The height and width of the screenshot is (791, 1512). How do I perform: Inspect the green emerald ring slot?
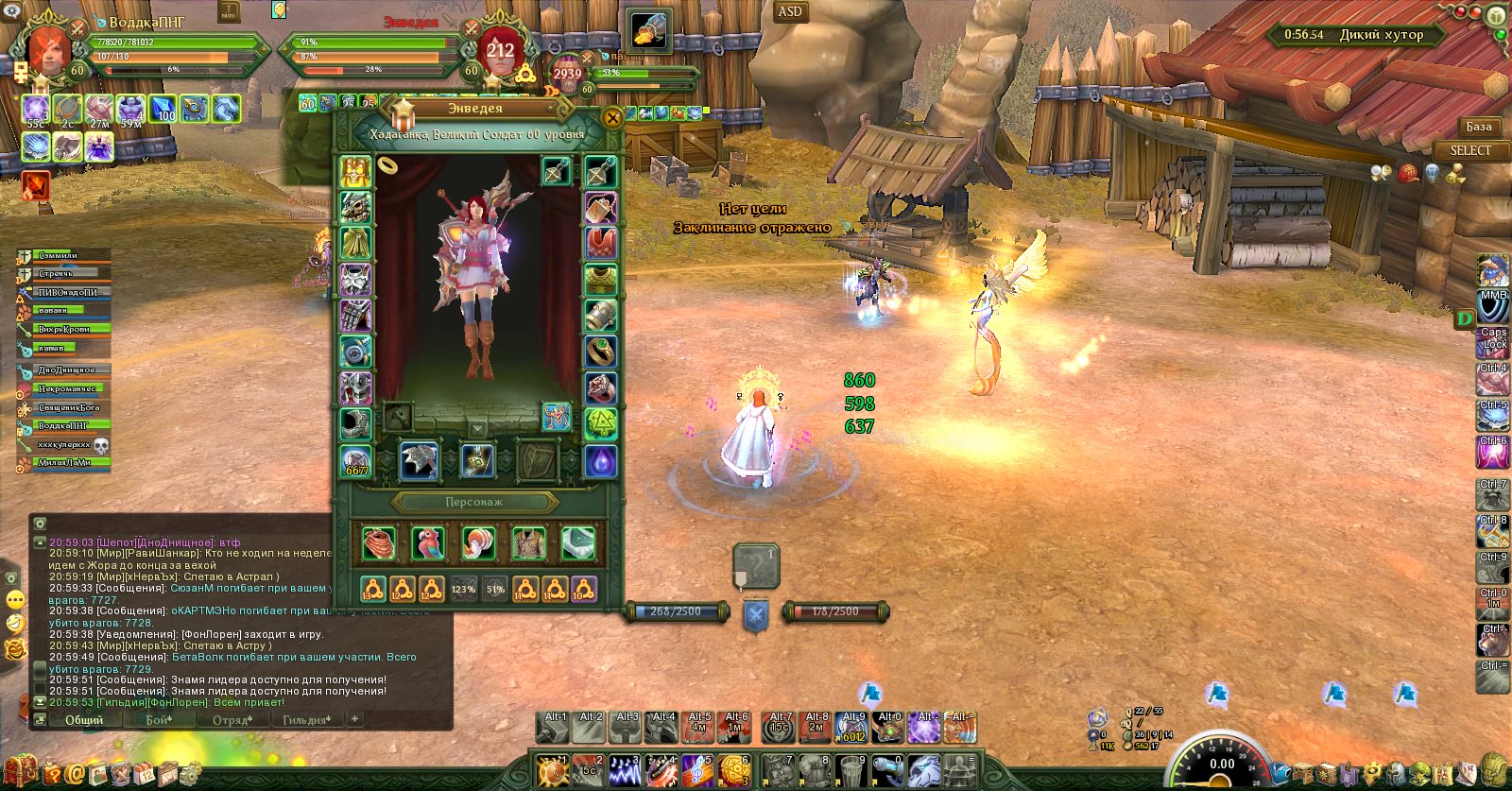pyautogui.click(x=601, y=351)
